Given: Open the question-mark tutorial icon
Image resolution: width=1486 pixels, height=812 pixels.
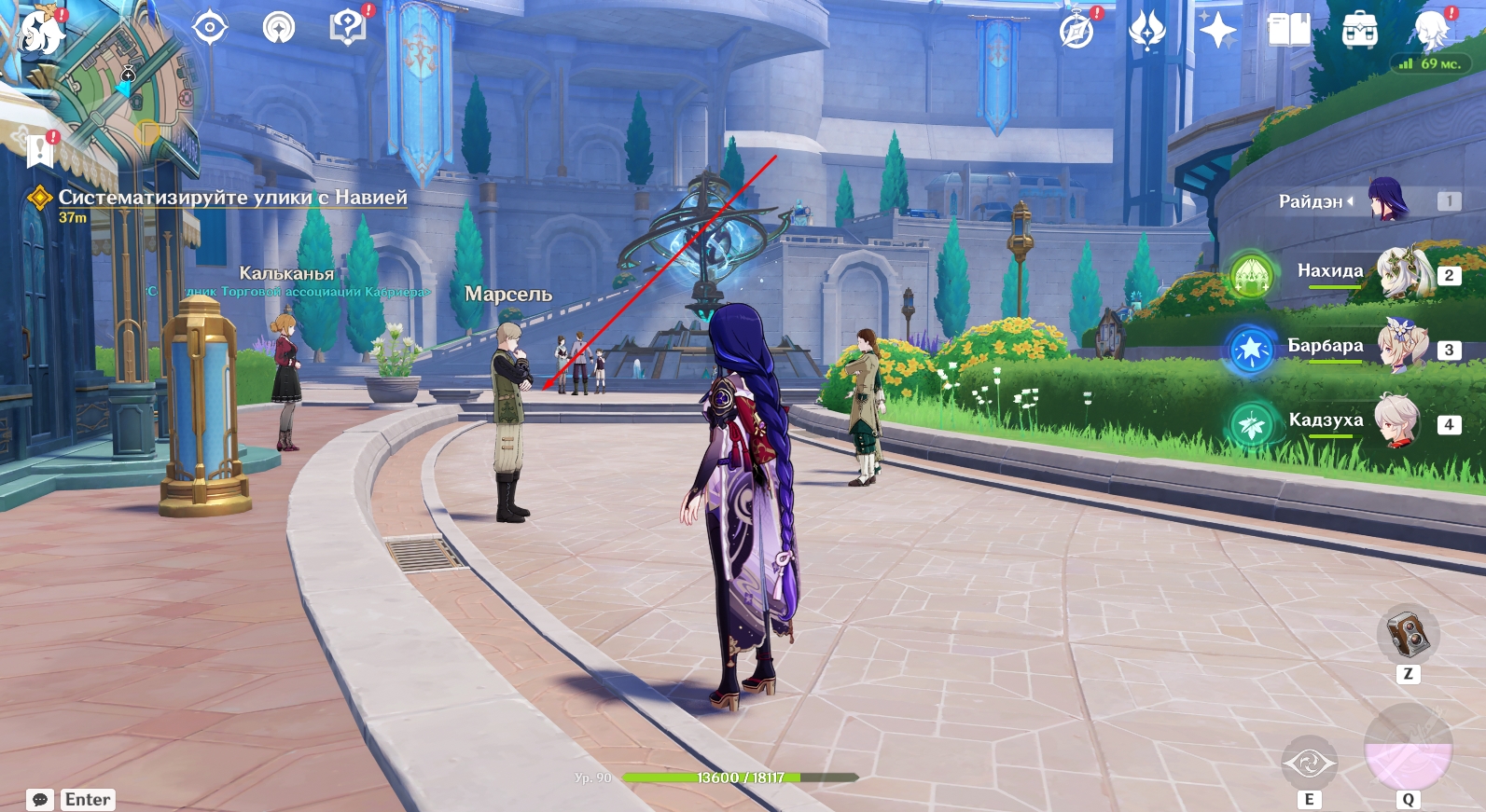Looking at the screenshot, I should 347,28.
